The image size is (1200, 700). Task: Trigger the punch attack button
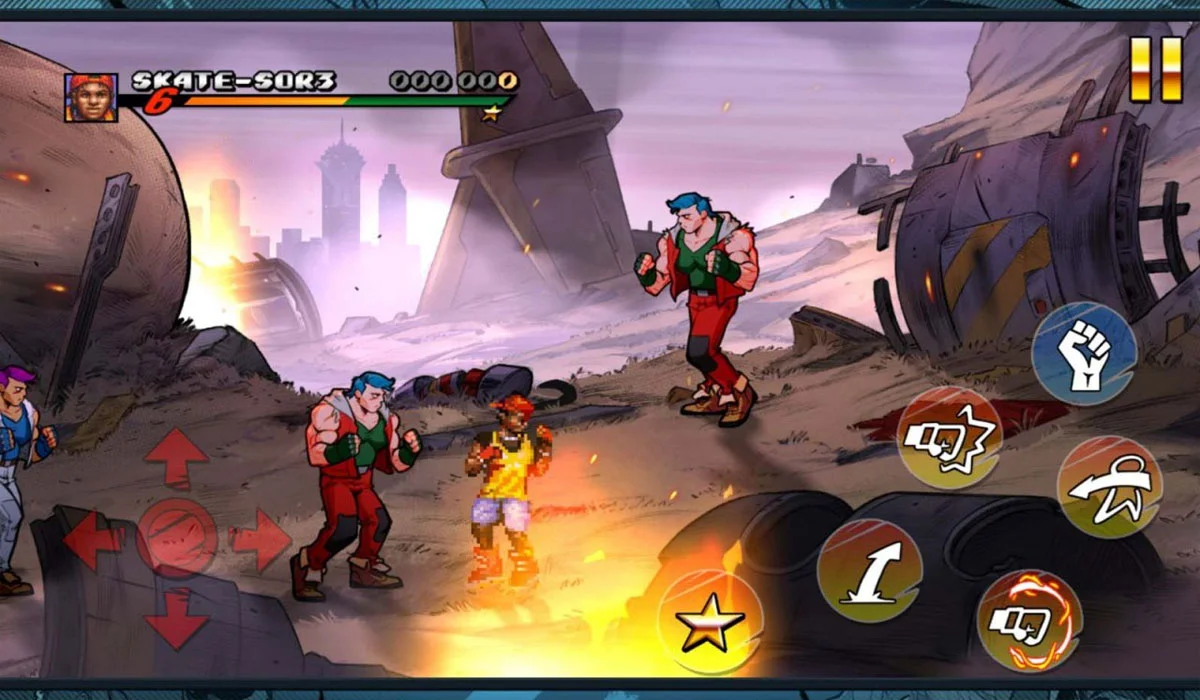(x=949, y=437)
